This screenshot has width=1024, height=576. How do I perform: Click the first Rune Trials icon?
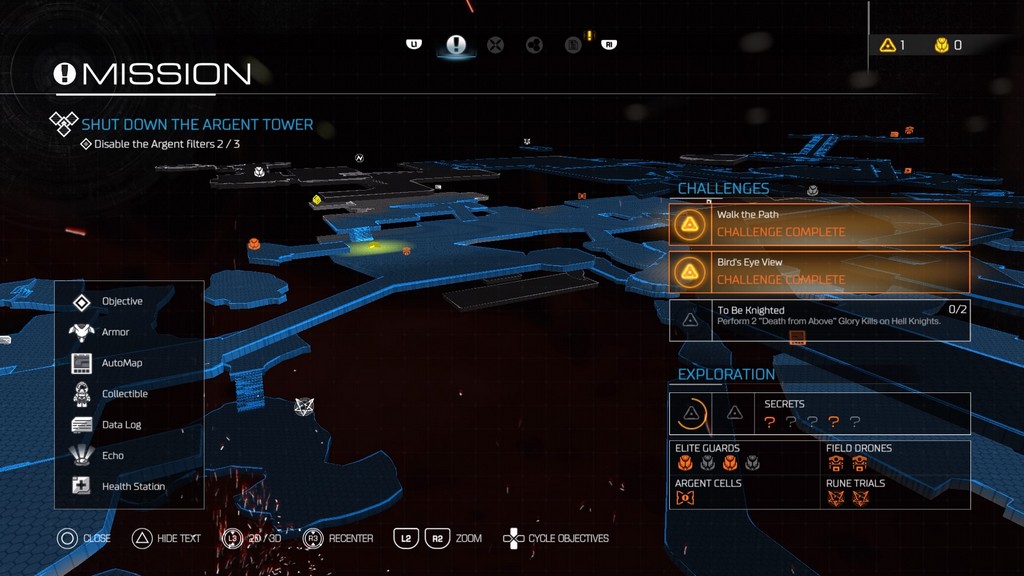pos(836,498)
